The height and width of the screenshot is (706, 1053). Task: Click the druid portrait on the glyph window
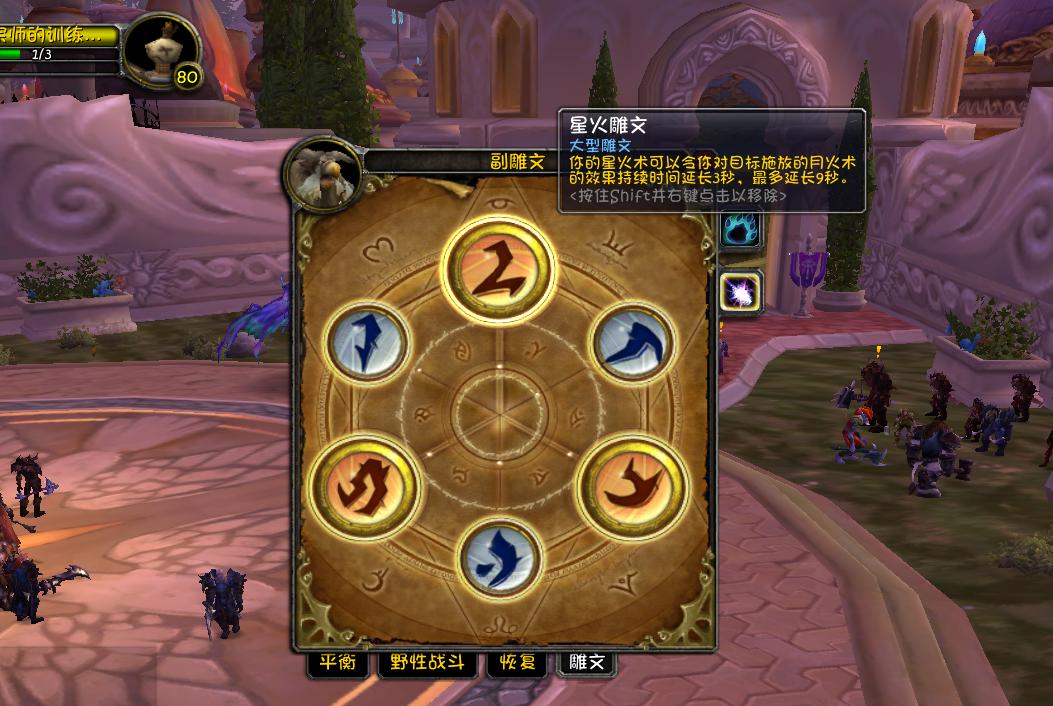pos(323,172)
